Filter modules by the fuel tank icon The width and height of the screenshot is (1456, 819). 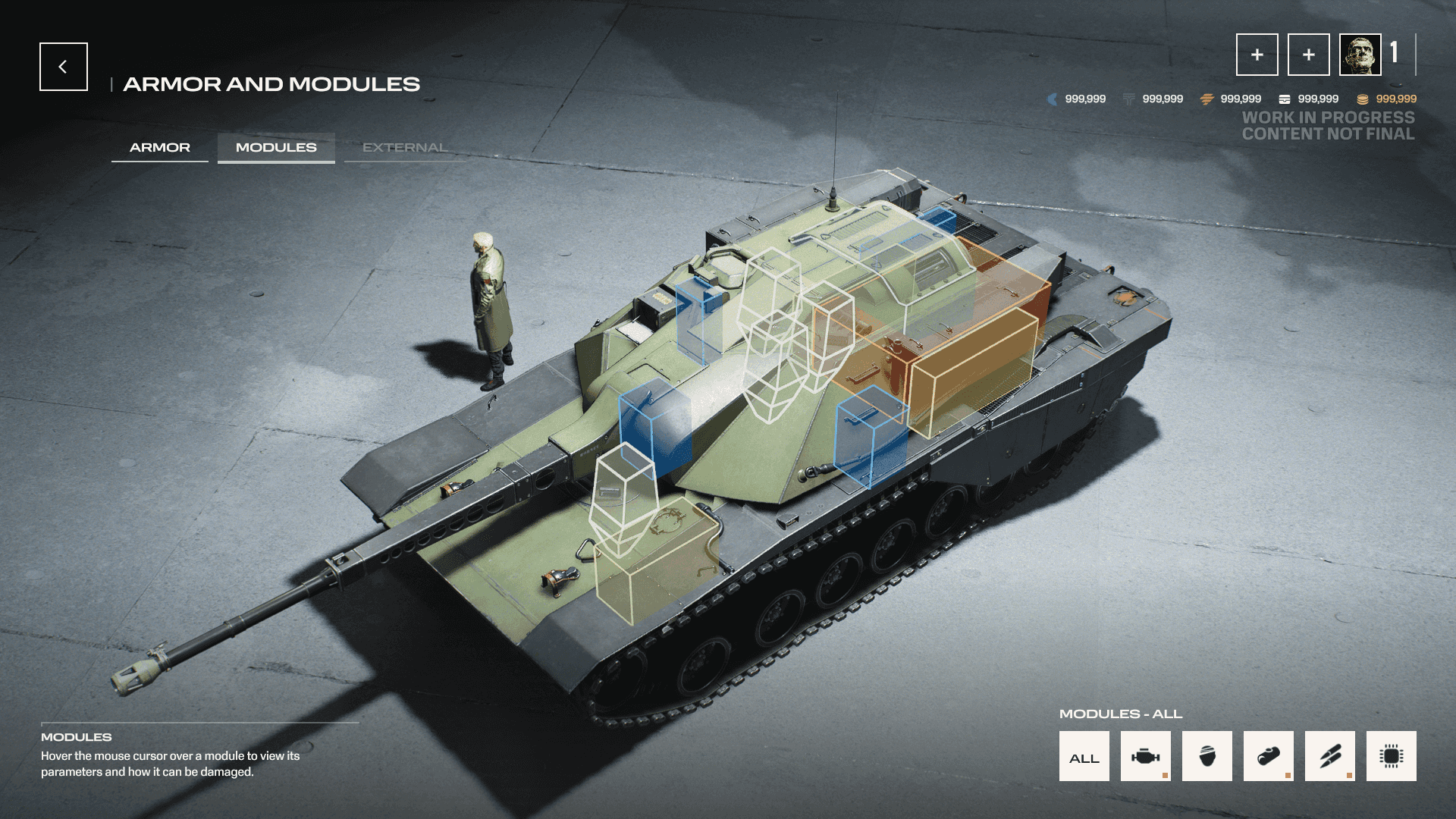pos(1269,756)
